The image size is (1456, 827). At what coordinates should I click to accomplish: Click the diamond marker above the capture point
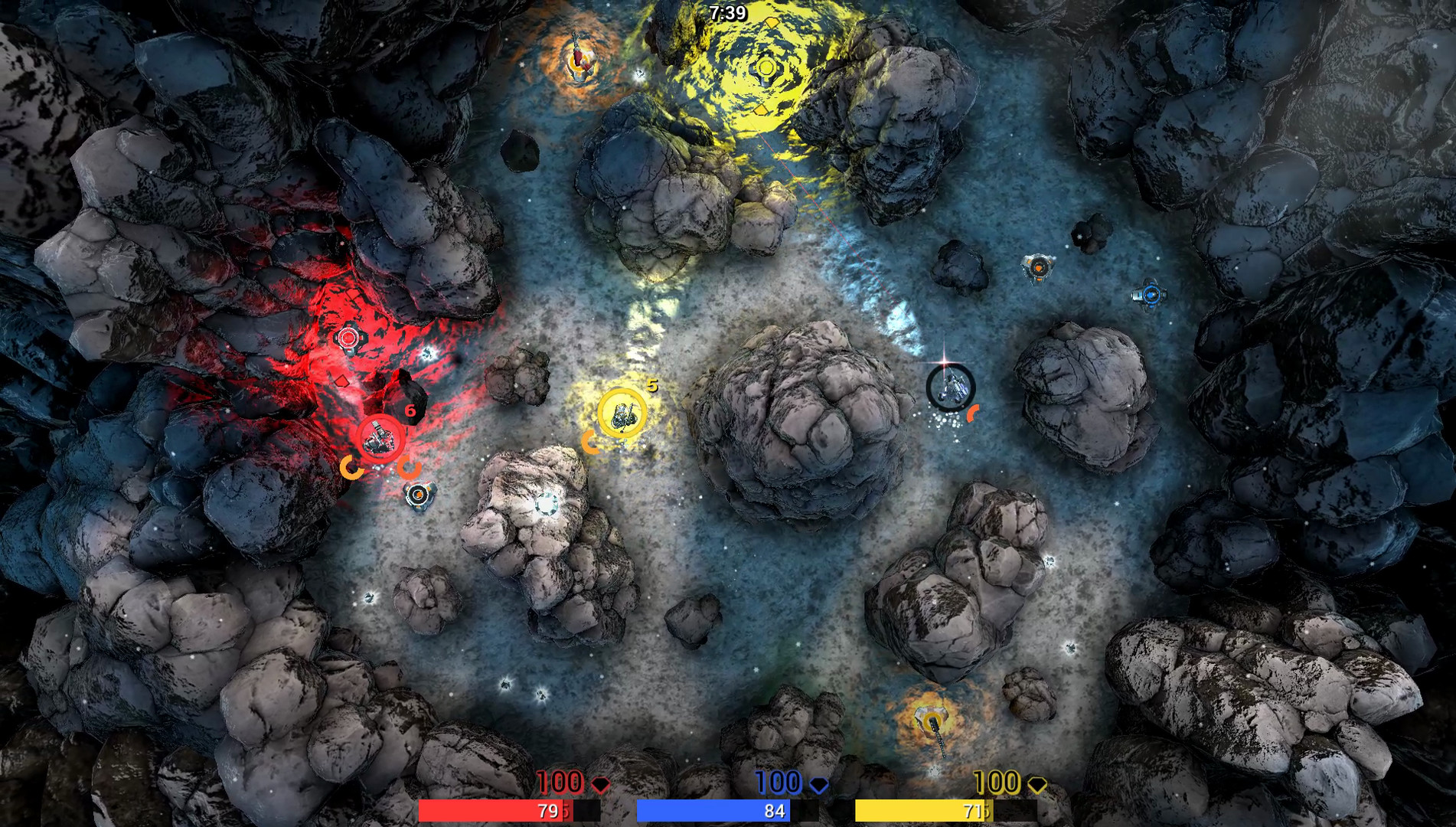[x=772, y=23]
